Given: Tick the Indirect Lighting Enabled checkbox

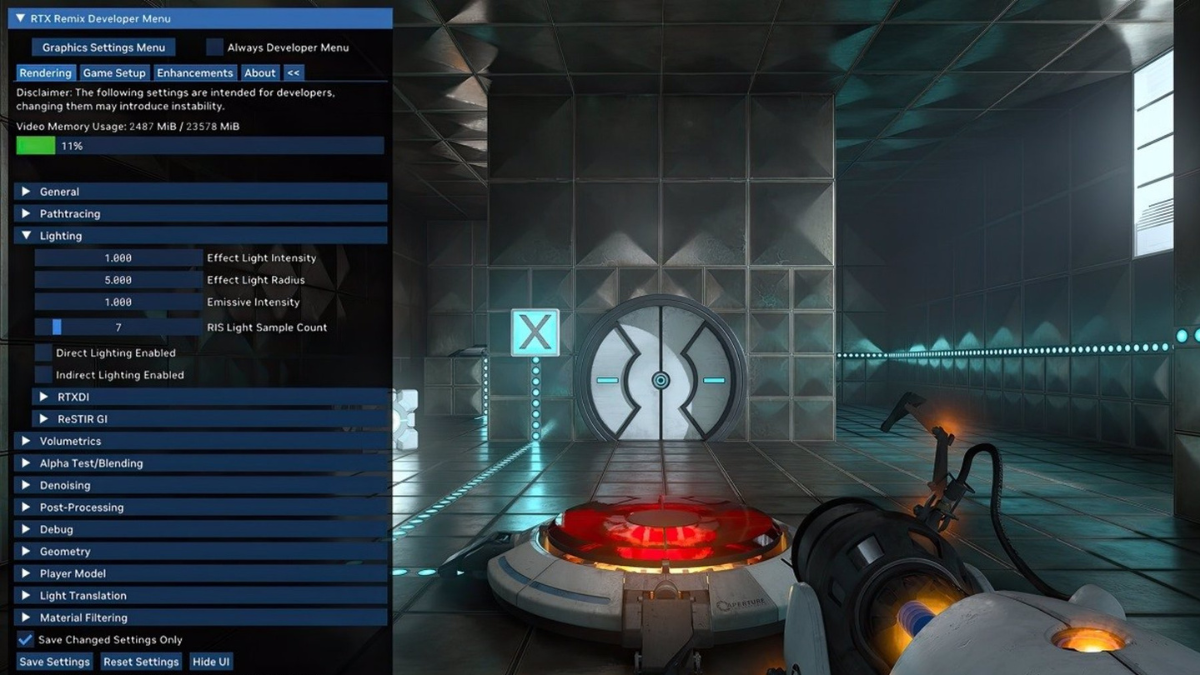Looking at the screenshot, I should tap(44, 375).
